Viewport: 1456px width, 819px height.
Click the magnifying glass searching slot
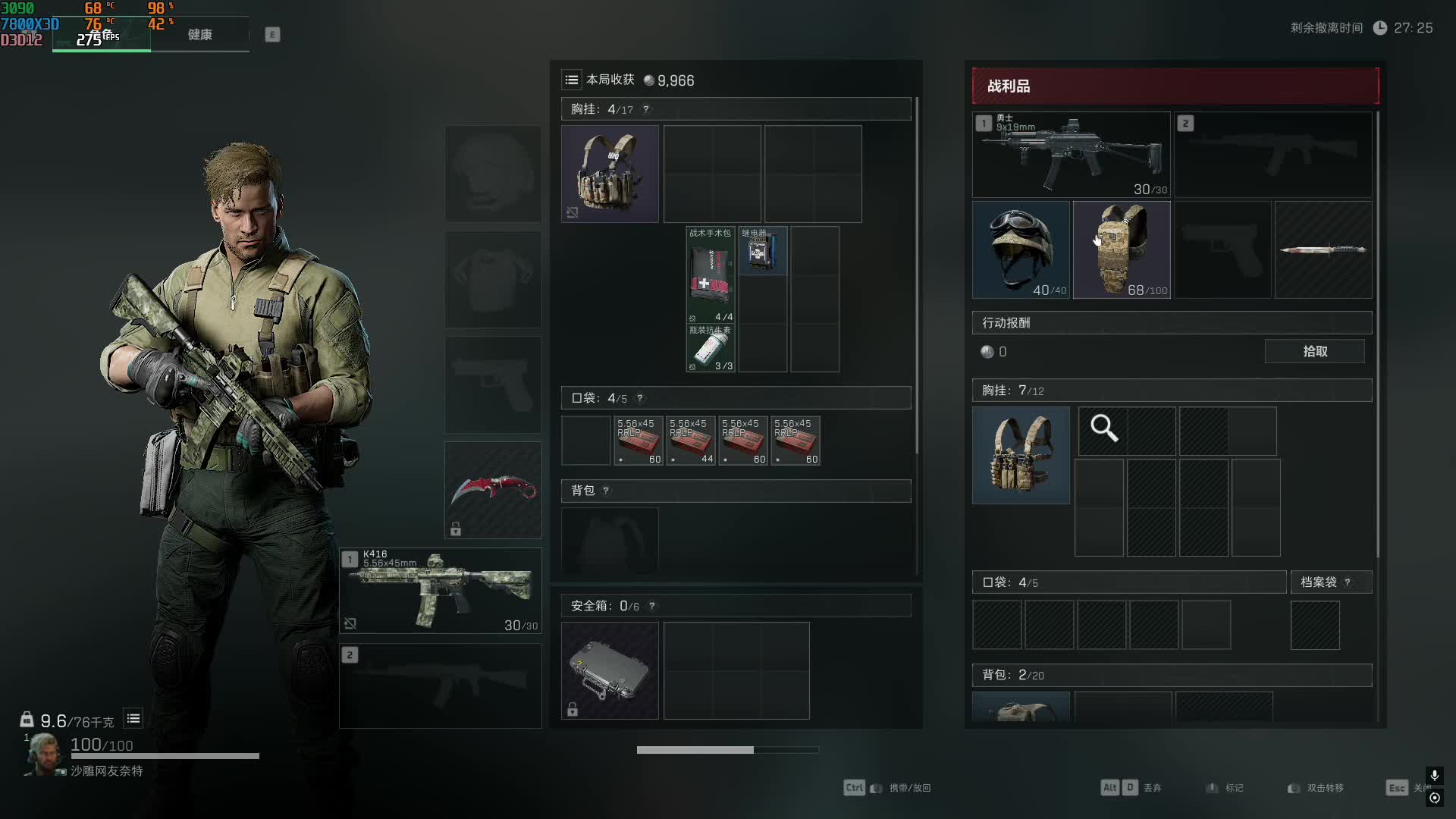tap(1103, 429)
